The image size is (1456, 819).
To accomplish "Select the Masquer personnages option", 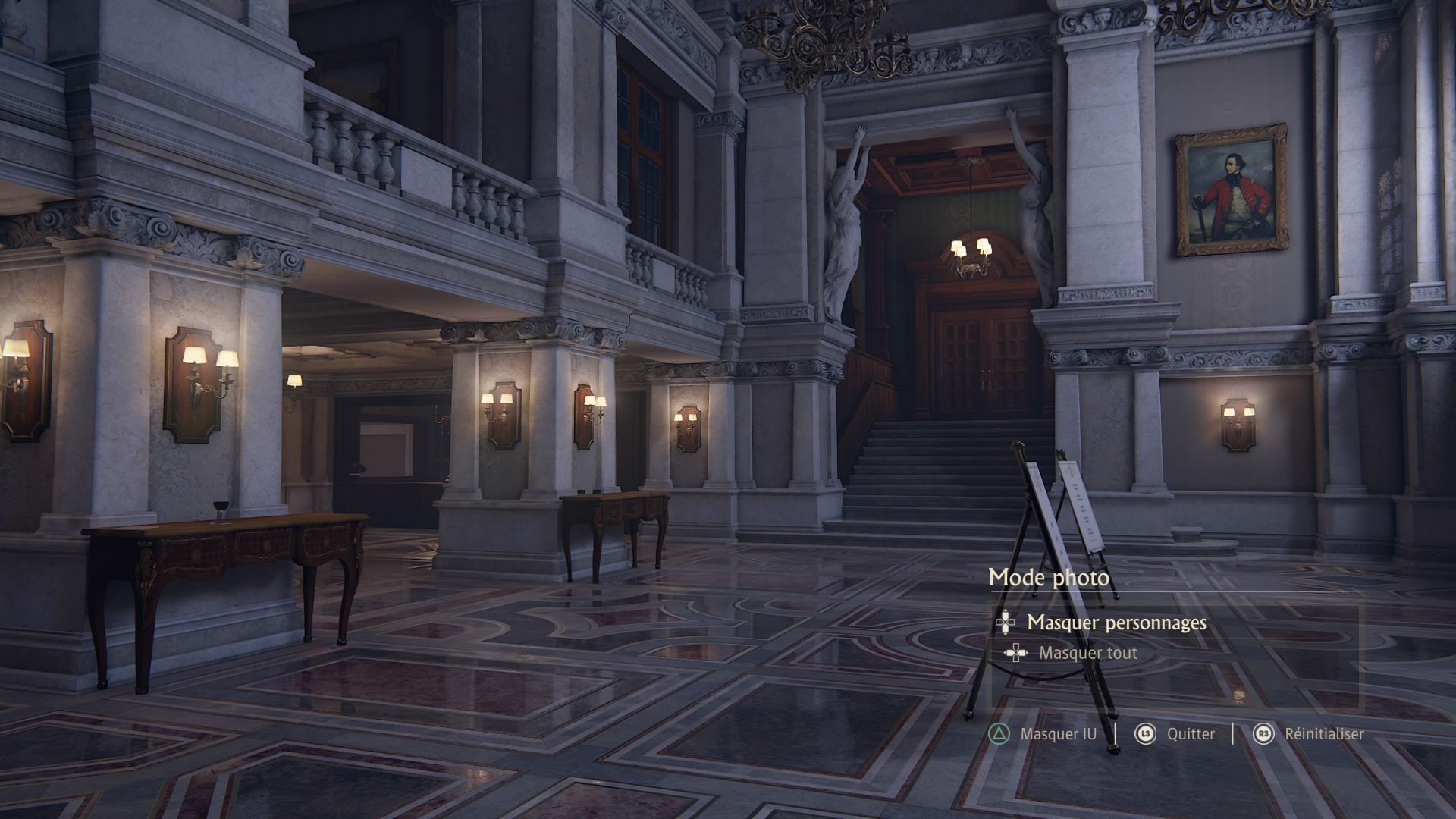I will click(1116, 623).
